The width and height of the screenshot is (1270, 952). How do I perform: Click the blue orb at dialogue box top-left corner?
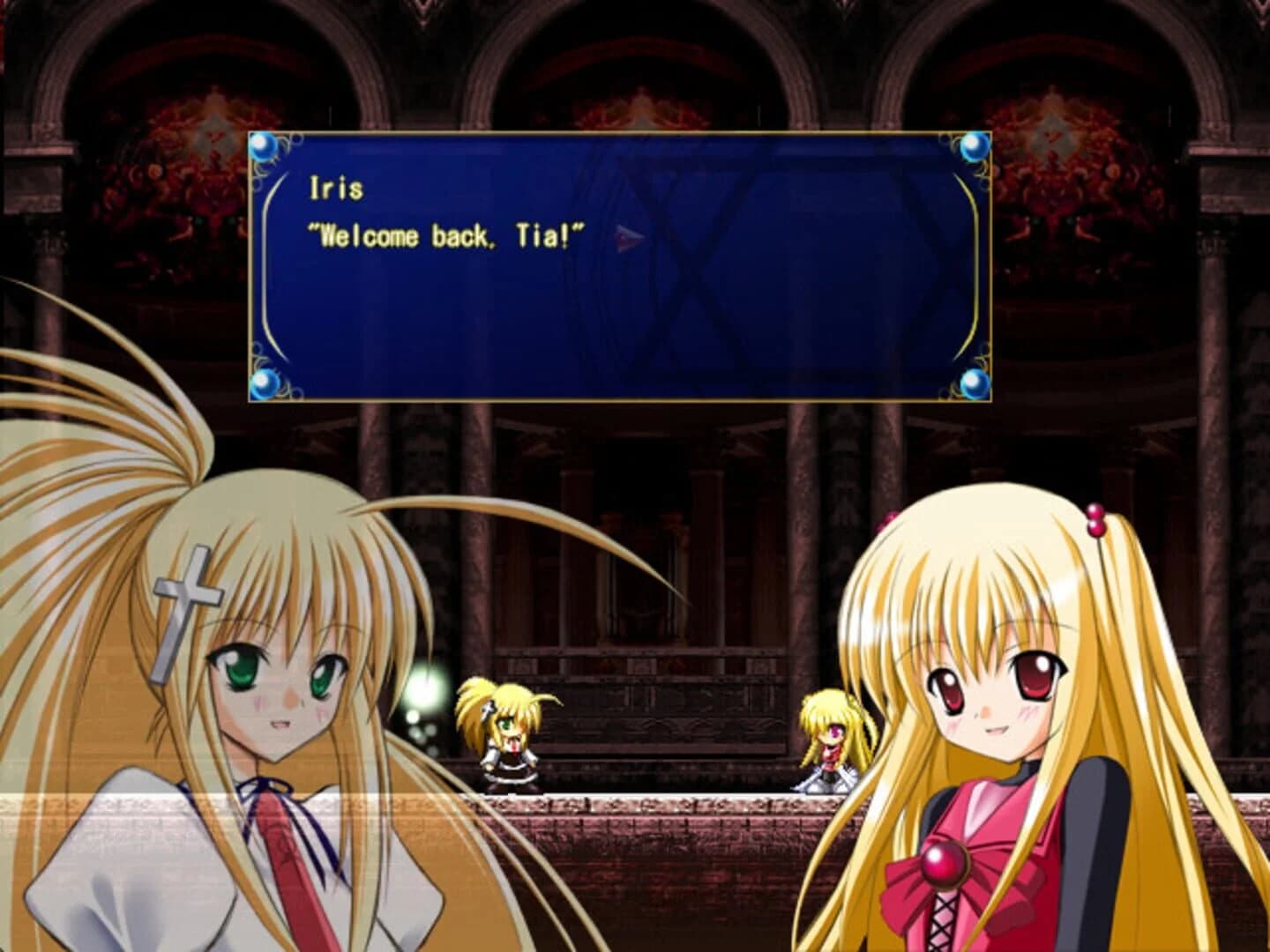263,147
